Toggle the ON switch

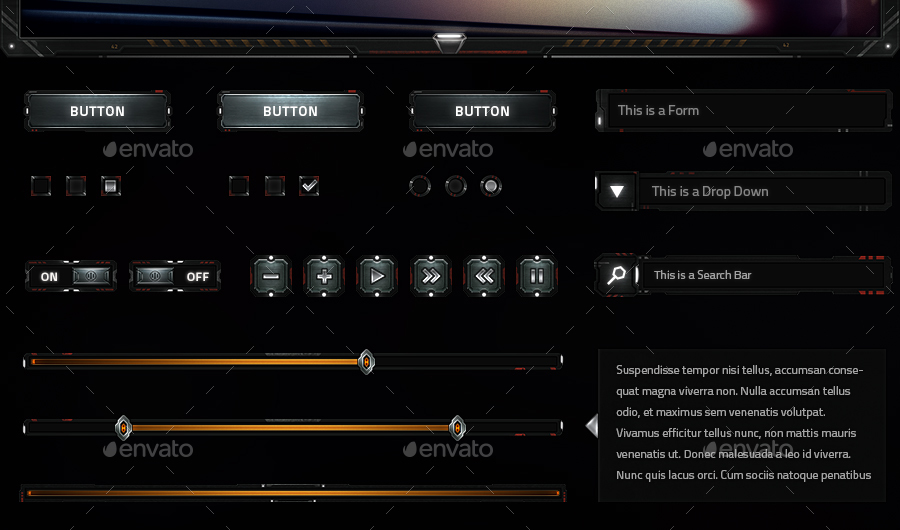click(70, 276)
